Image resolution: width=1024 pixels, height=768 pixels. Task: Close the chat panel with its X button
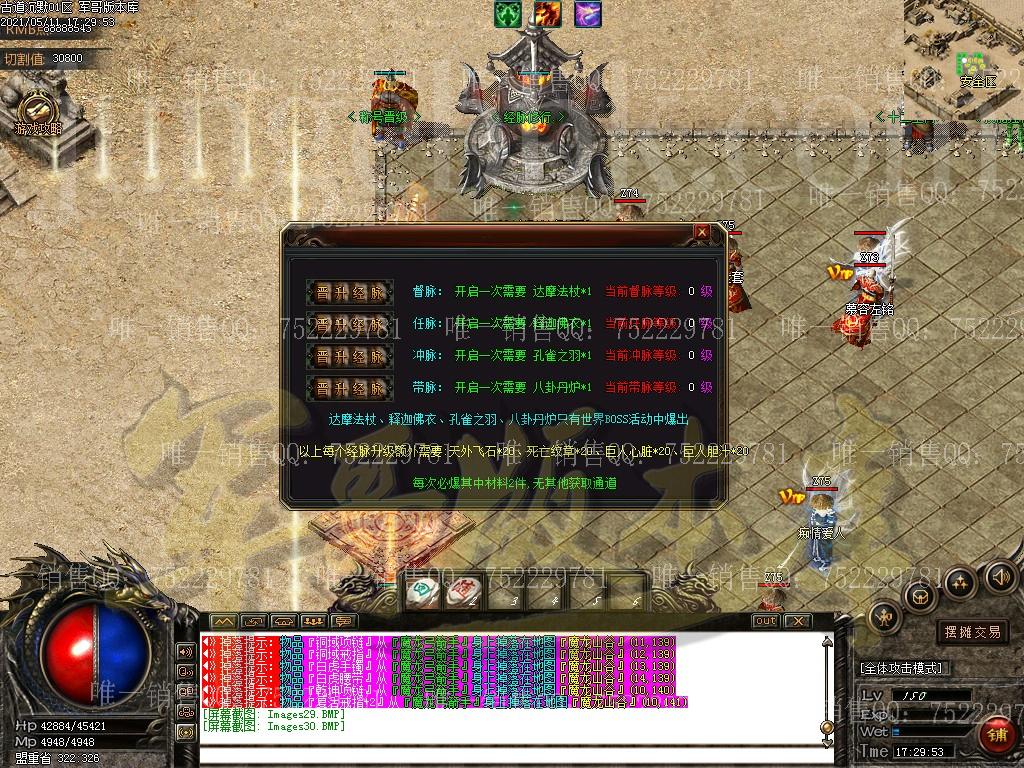point(797,621)
